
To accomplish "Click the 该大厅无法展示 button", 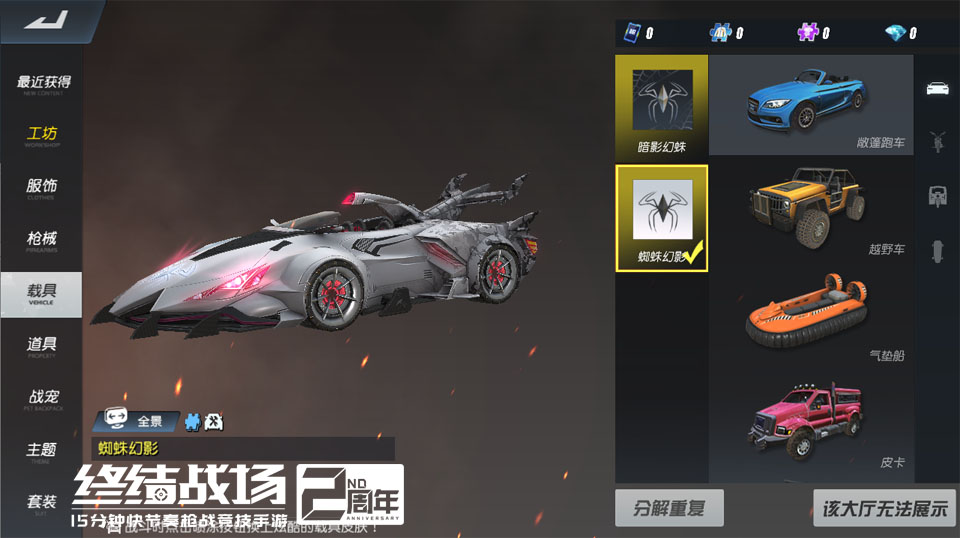I will coord(884,508).
